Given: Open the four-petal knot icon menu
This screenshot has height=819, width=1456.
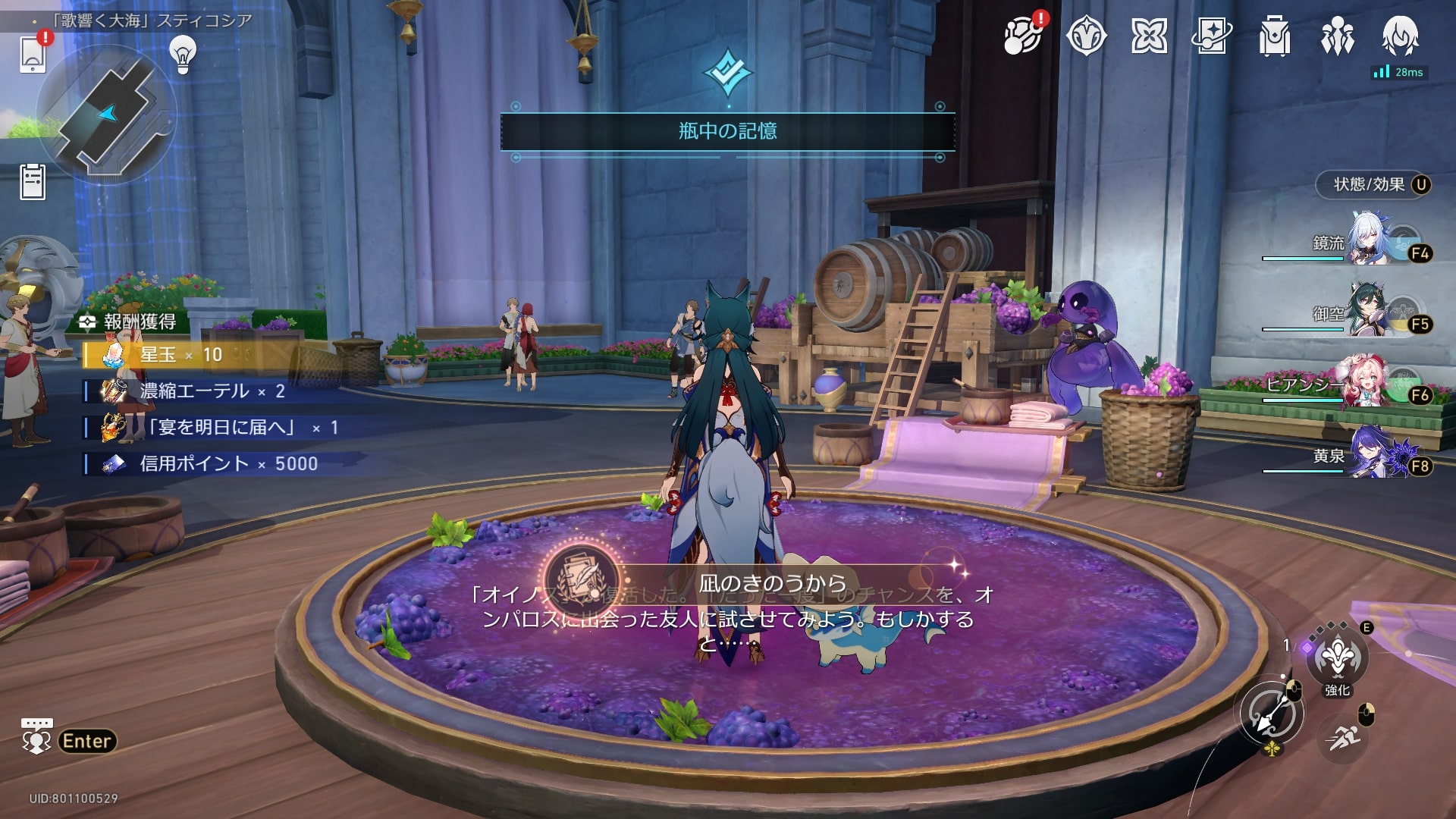Looking at the screenshot, I should [1149, 36].
